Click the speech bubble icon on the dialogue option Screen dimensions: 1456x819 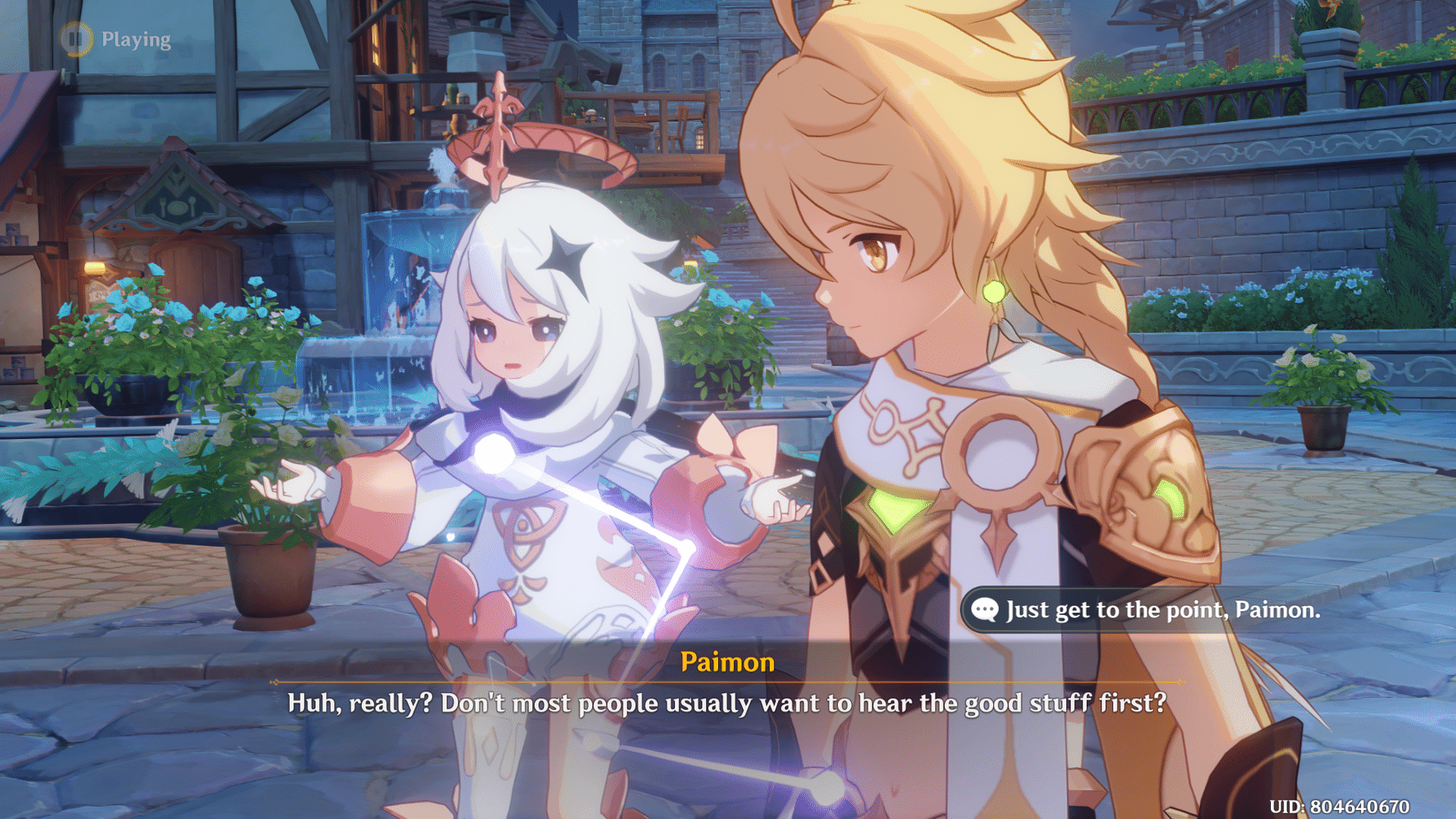pos(985,609)
